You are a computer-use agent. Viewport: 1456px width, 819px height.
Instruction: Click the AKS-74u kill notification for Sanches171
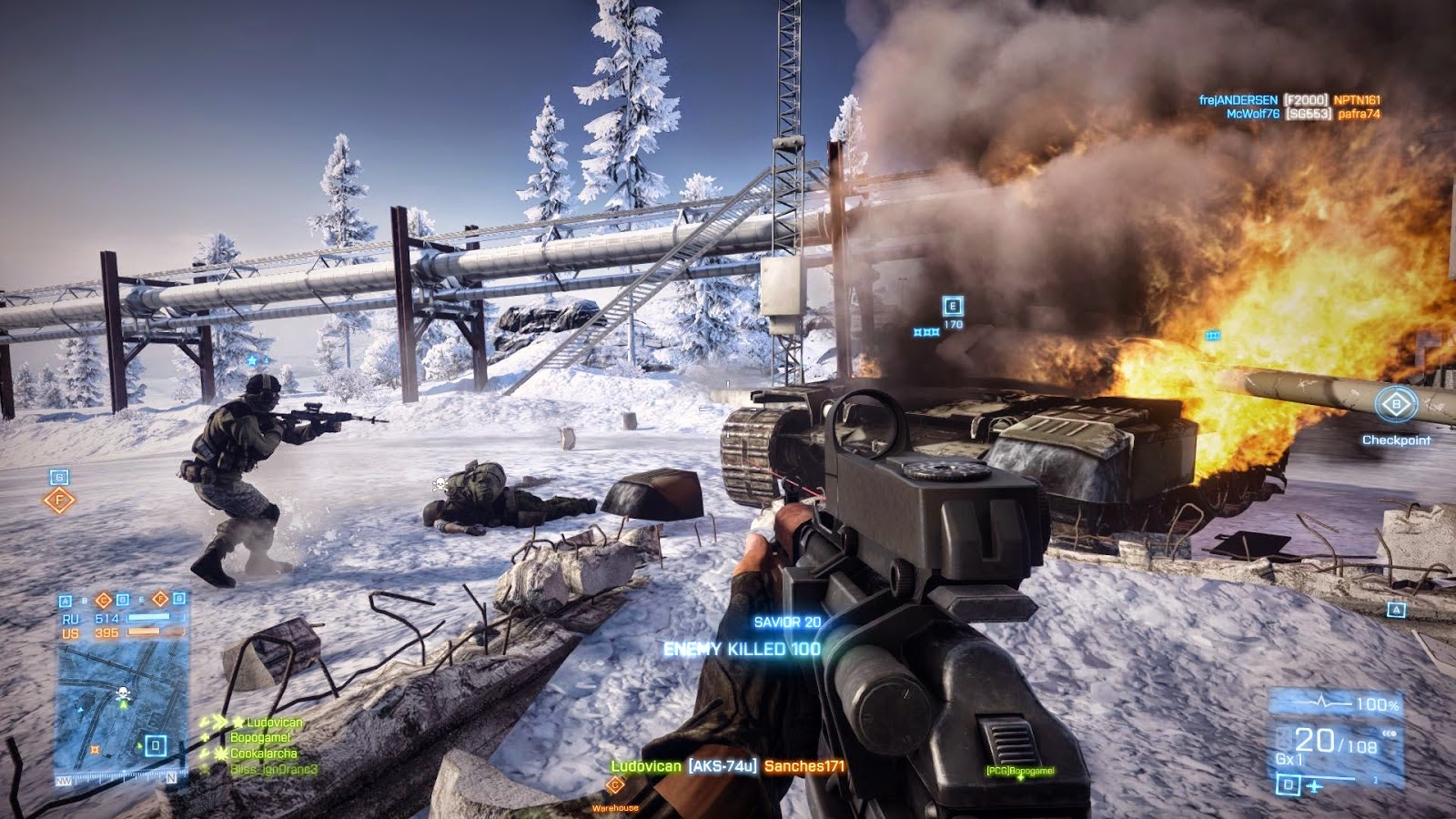728,766
